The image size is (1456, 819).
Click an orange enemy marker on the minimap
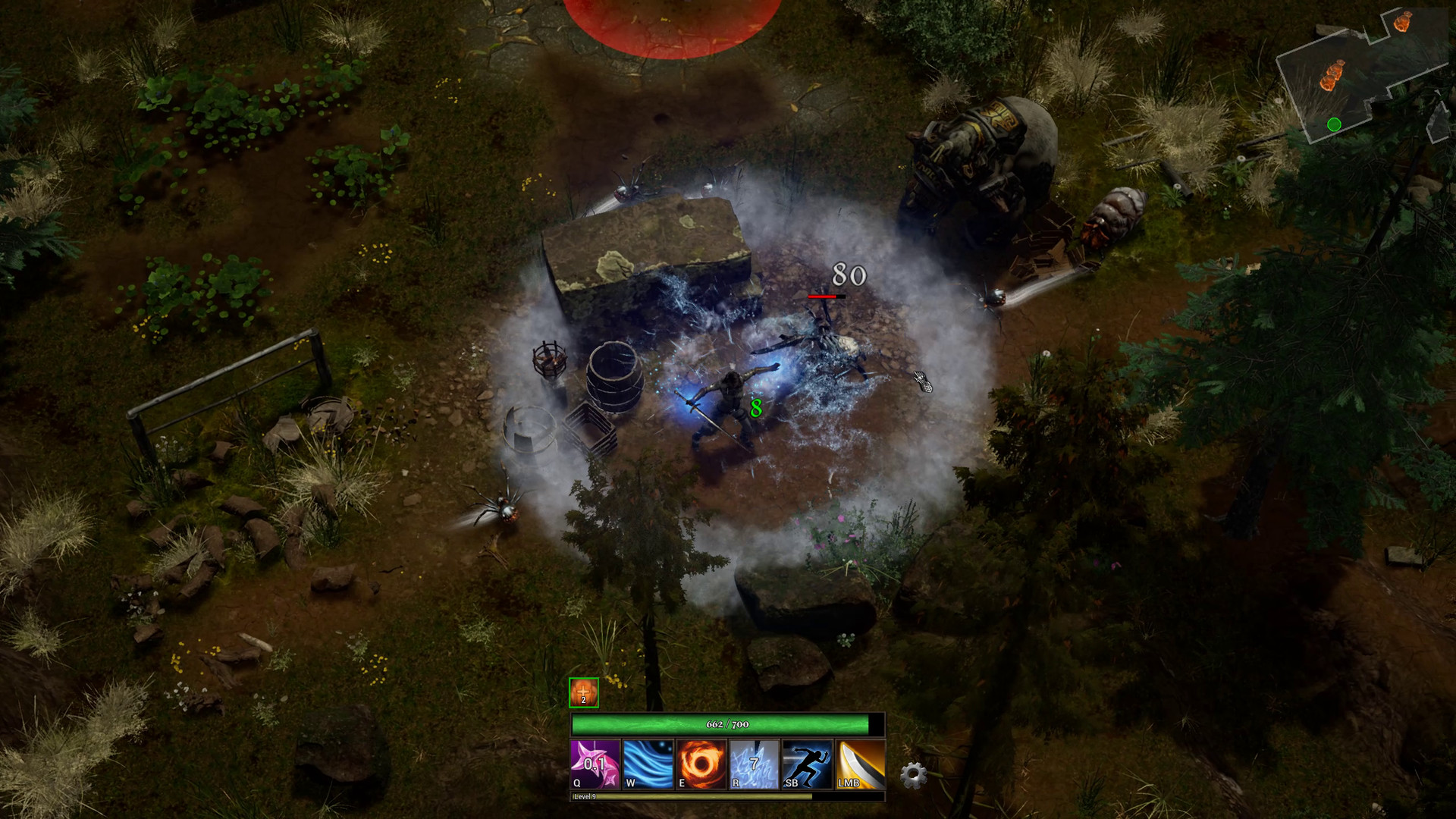pyautogui.click(x=1332, y=74)
